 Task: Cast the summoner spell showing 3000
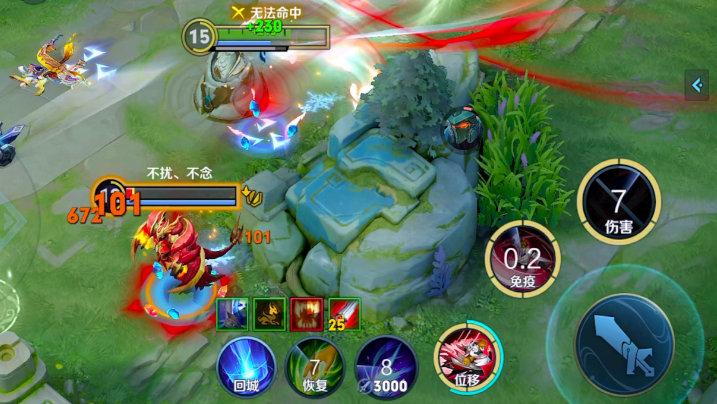(x=385, y=365)
